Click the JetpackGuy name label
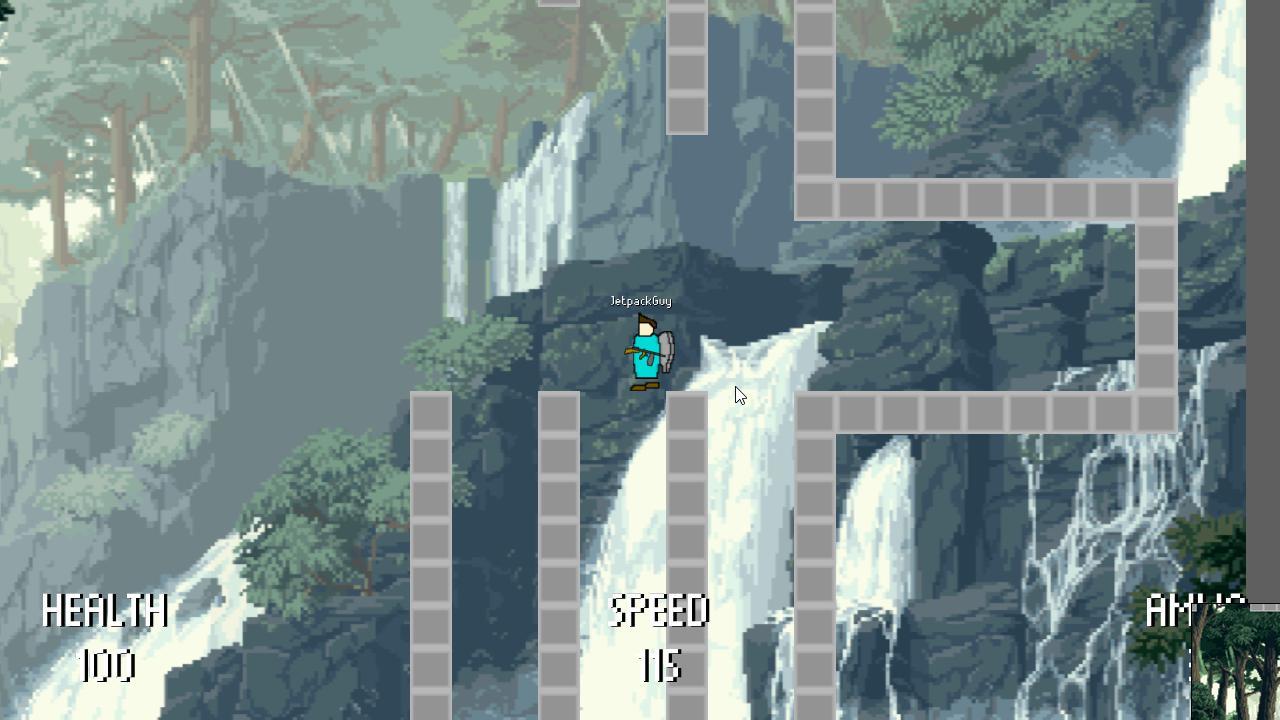Viewport: 1280px width, 720px height. [640, 301]
